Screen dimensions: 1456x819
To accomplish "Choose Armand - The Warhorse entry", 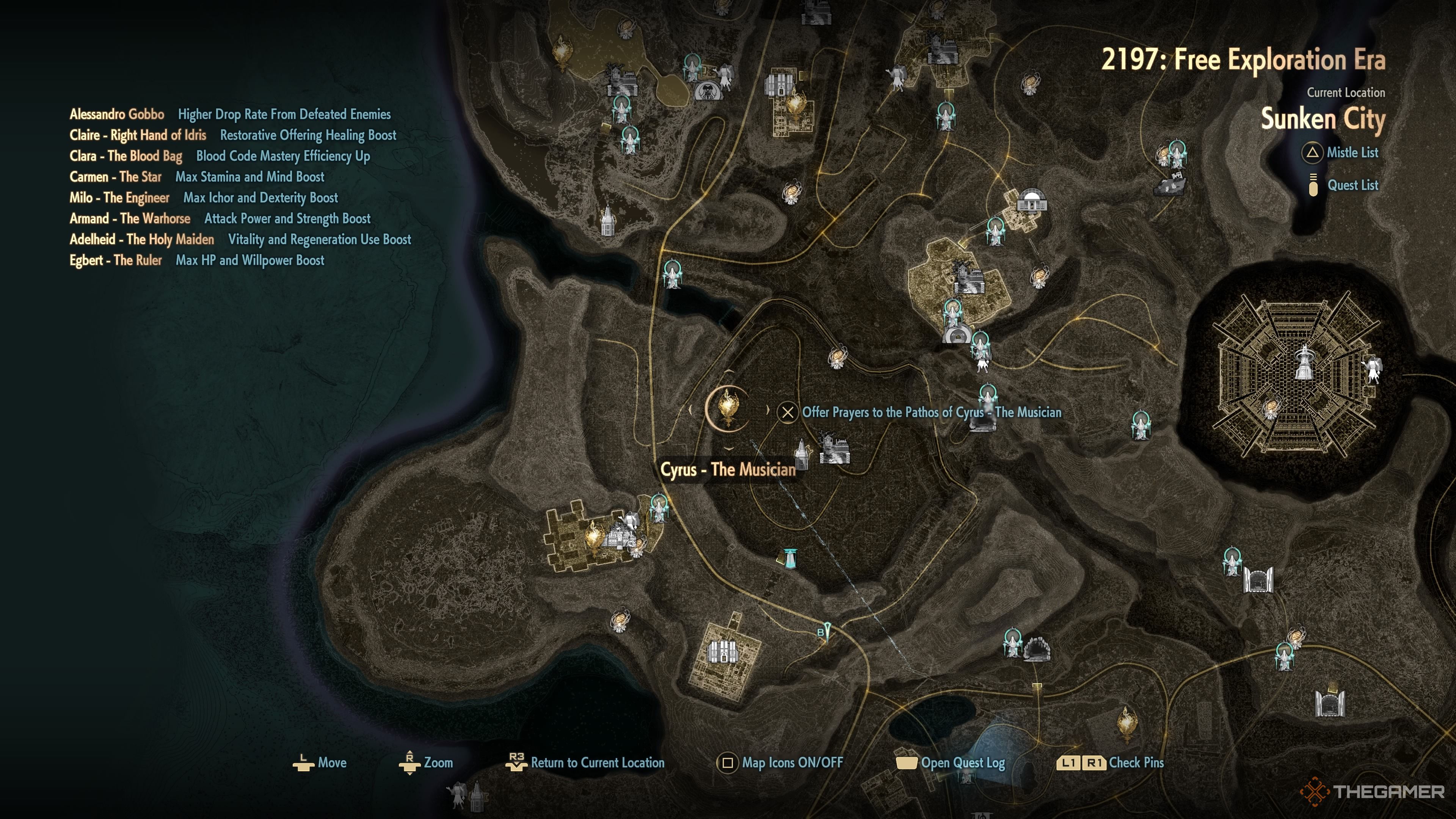I will [130, 219].
